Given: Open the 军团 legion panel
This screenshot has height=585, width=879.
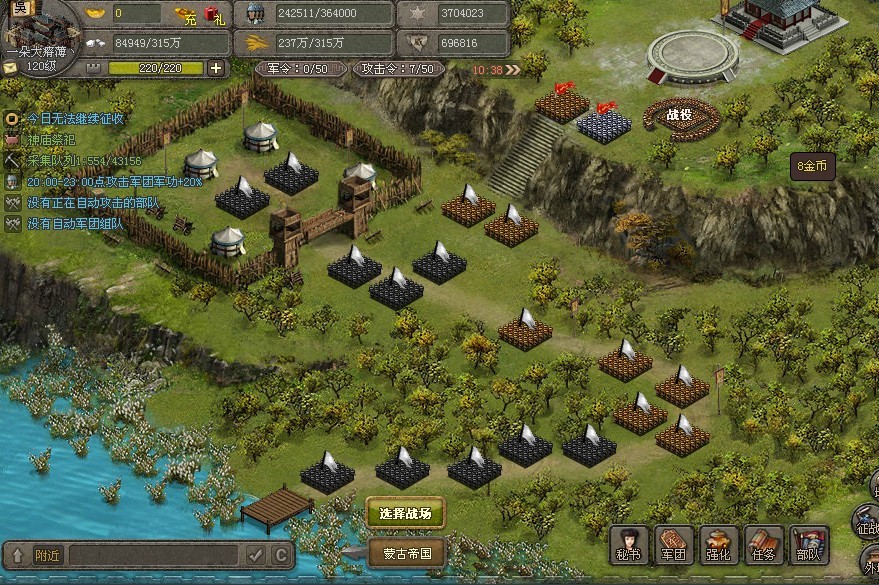Looking at the screenshot, I should [x=675, y=545].
